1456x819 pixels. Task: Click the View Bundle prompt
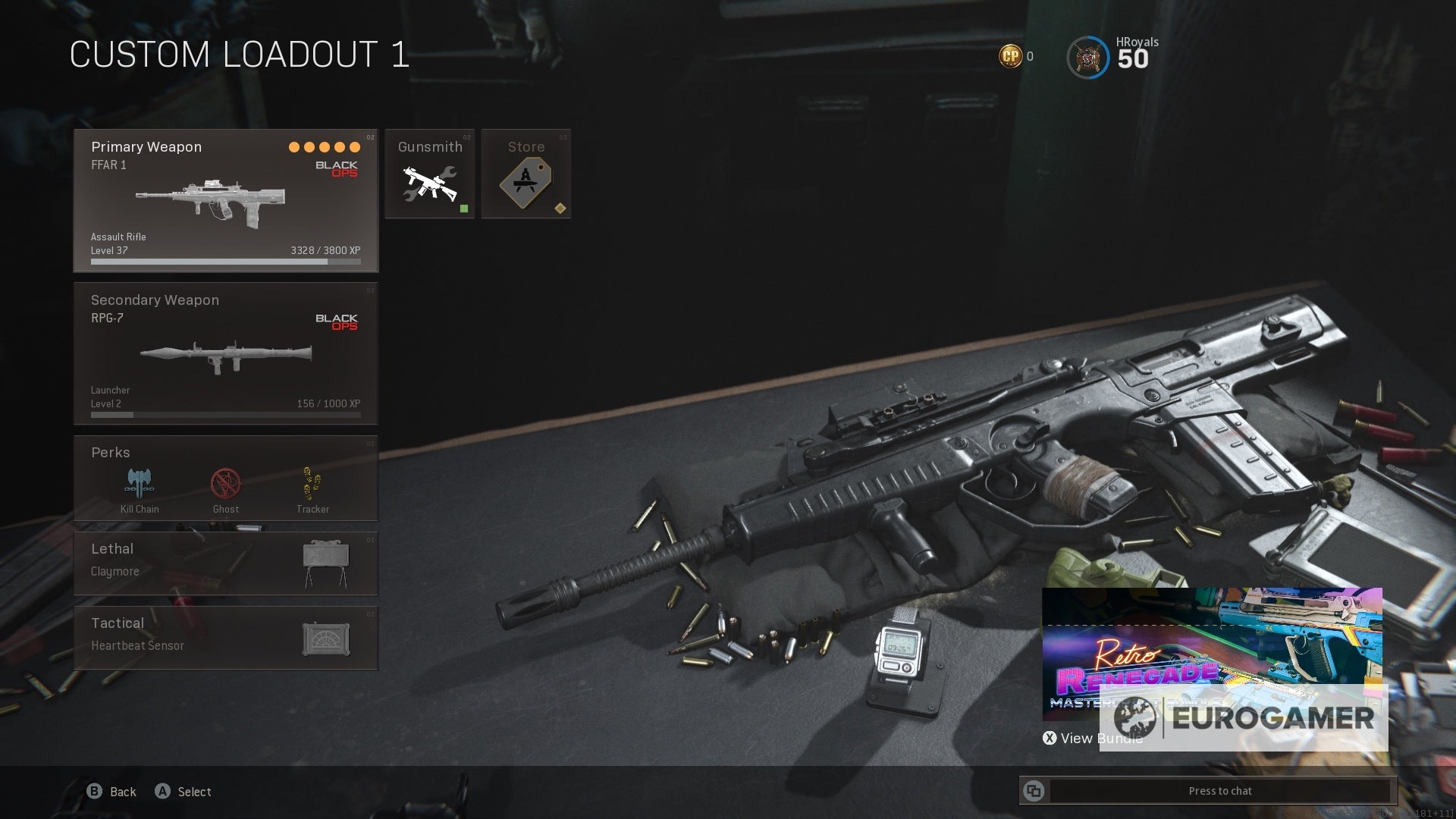point(1094,738)
